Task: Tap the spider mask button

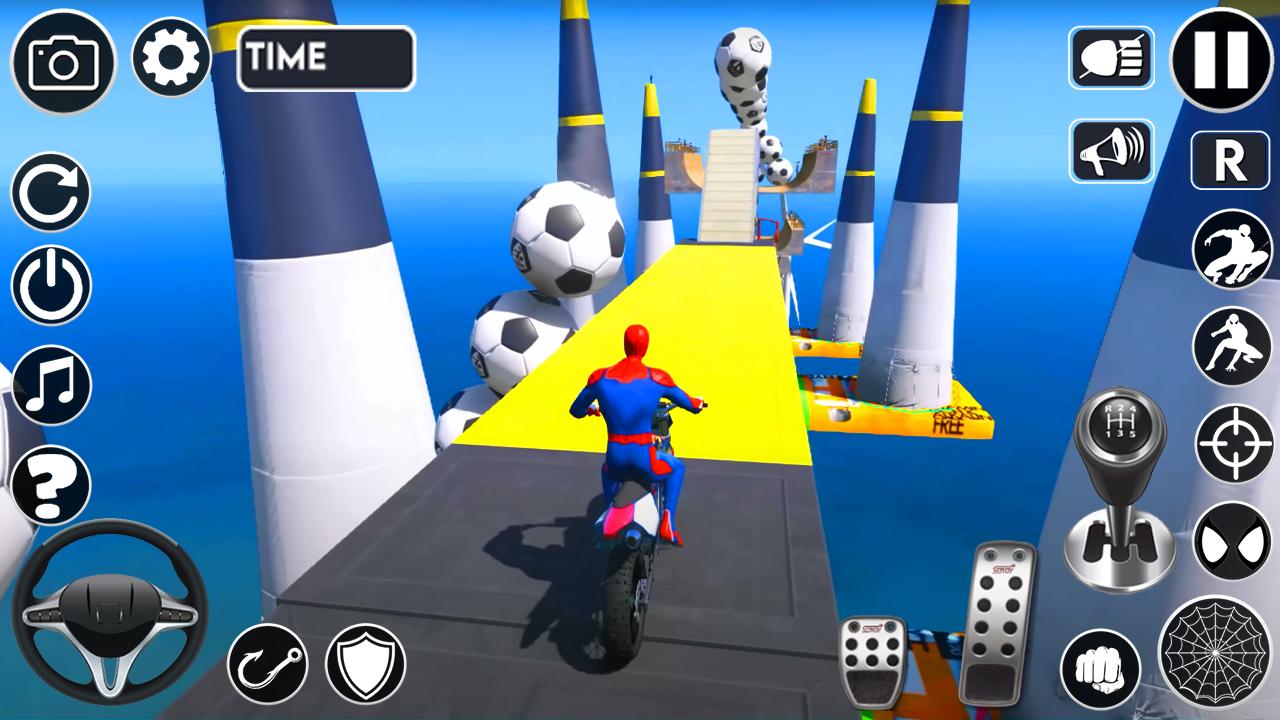Action: pos(1232,541)
